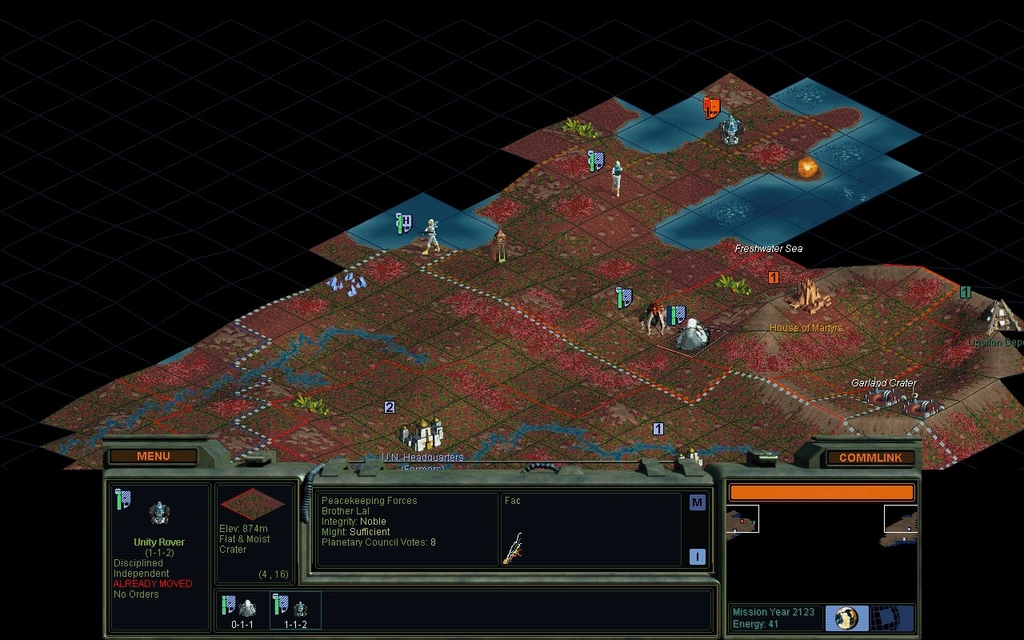The width and height of the screenshot is (1024, 640).
Task: Click the orange status bar above minimap
Action: coord(820,492)
